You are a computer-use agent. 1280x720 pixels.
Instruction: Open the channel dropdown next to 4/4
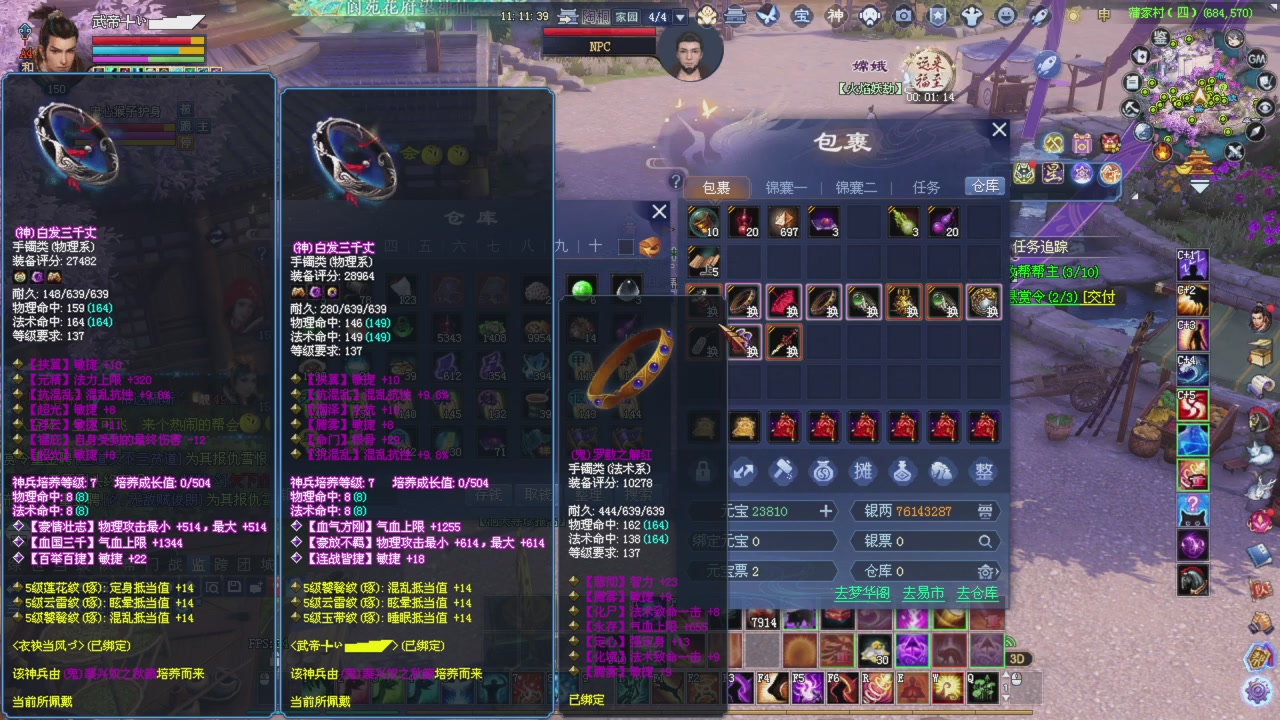[x=680, y=16]
